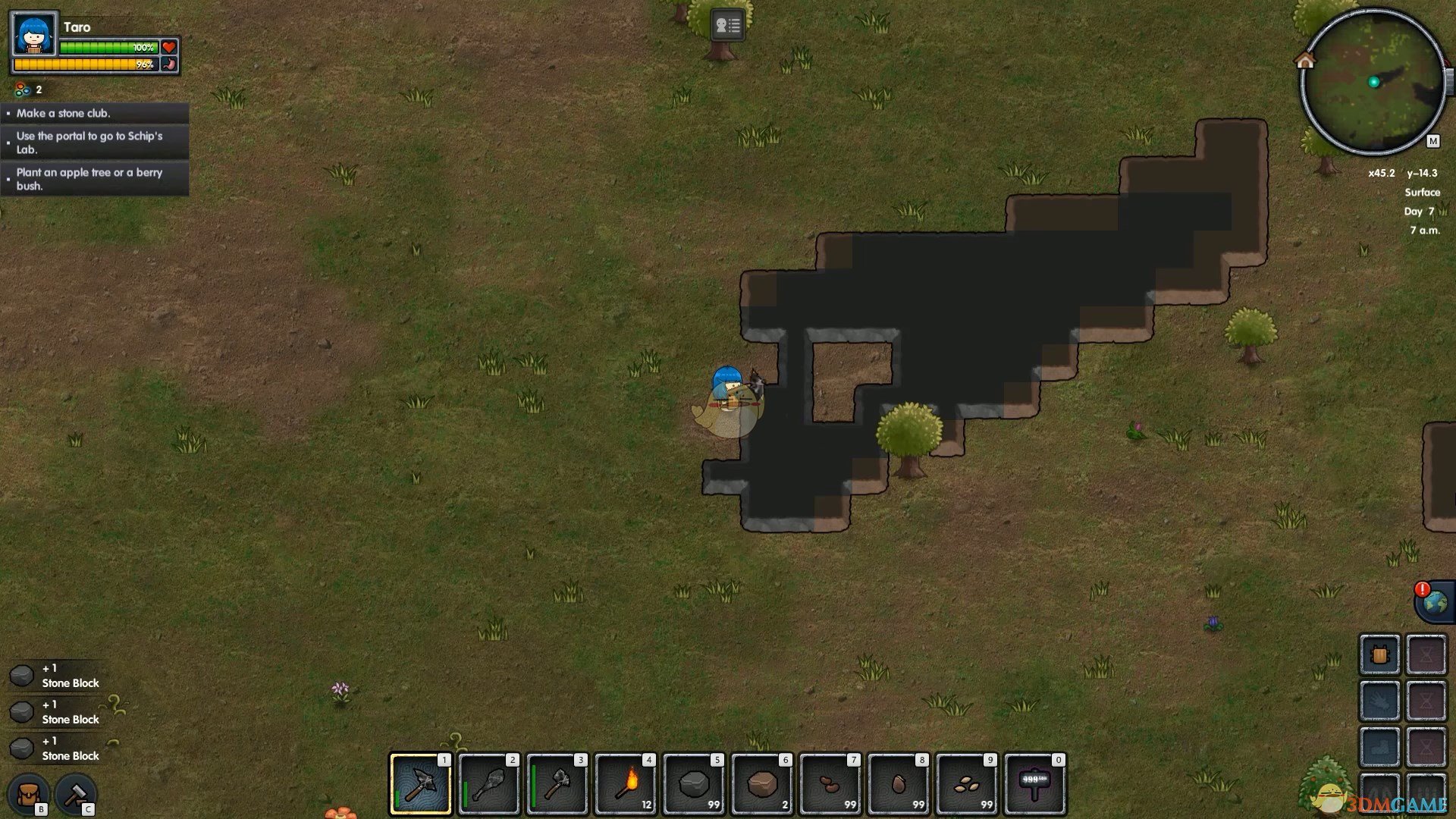Screen dimensions: 1456x819
Task: Open the 'Make a stone club' quest
Action: pyautogui.click(x=95, y=113)
